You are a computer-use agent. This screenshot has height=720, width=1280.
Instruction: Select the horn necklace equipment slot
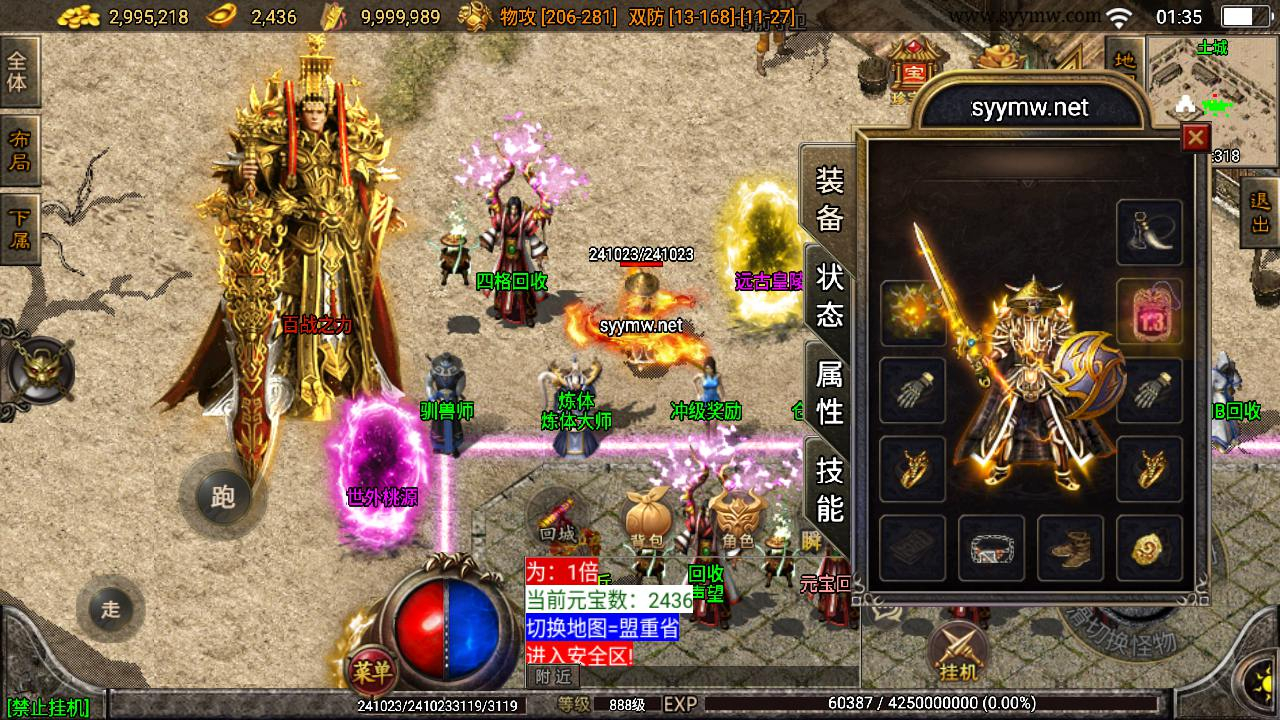1149,232
